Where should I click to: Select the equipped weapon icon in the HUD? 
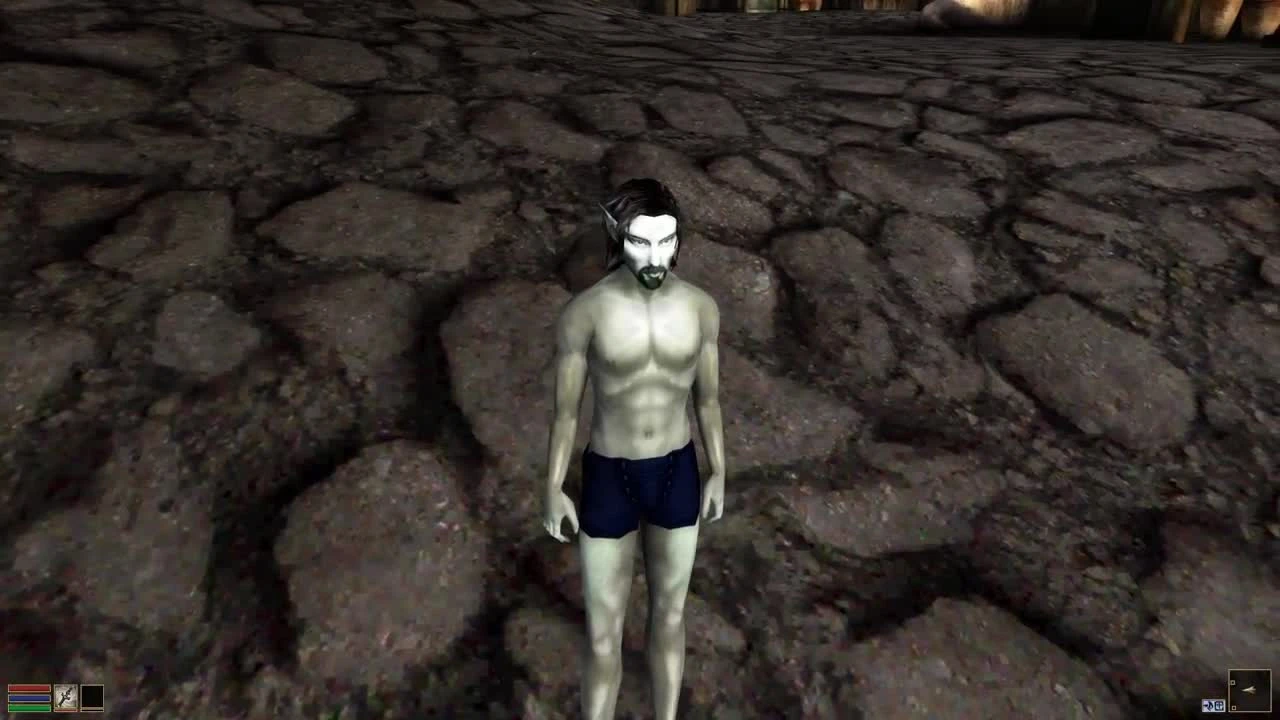point(66,697)
